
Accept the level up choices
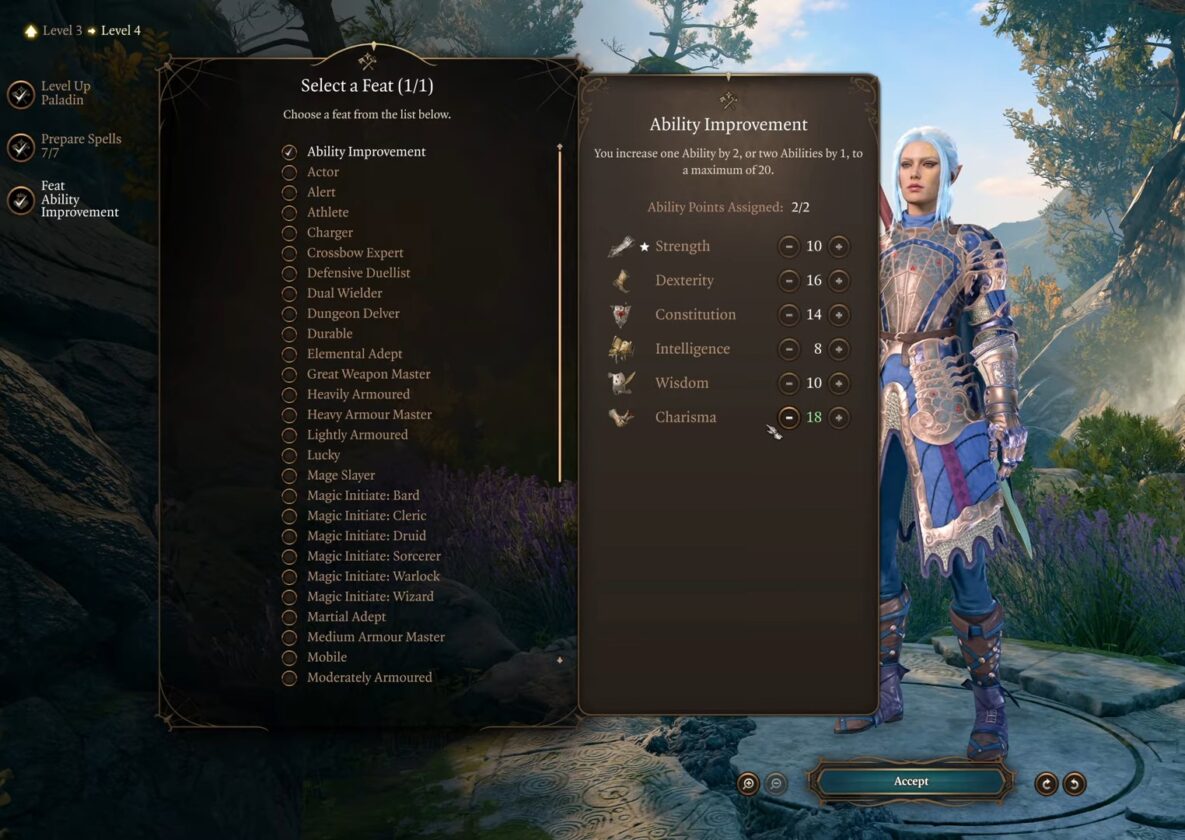[x=910, y=781]
